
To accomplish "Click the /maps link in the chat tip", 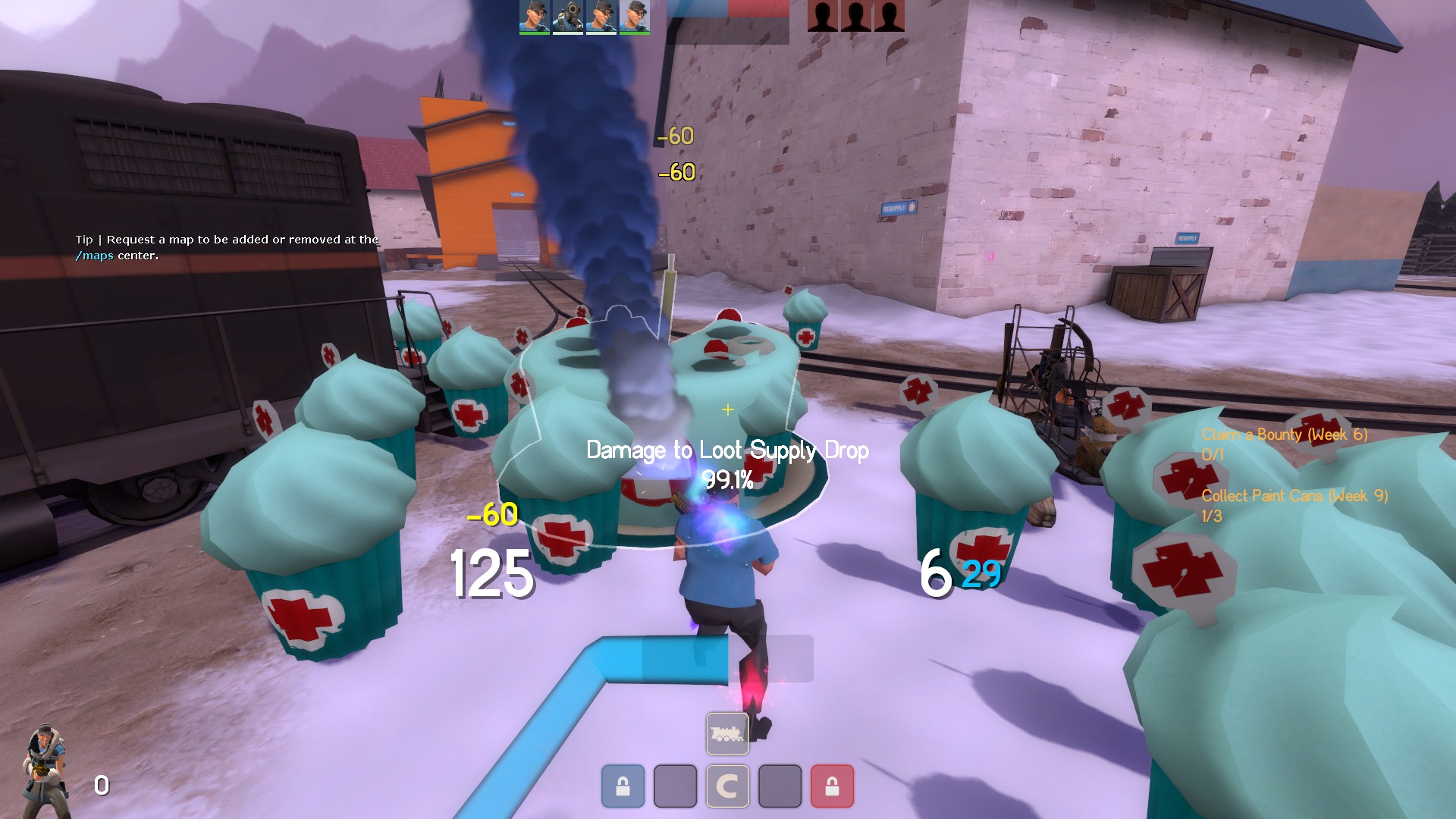I will coord(95,256).
